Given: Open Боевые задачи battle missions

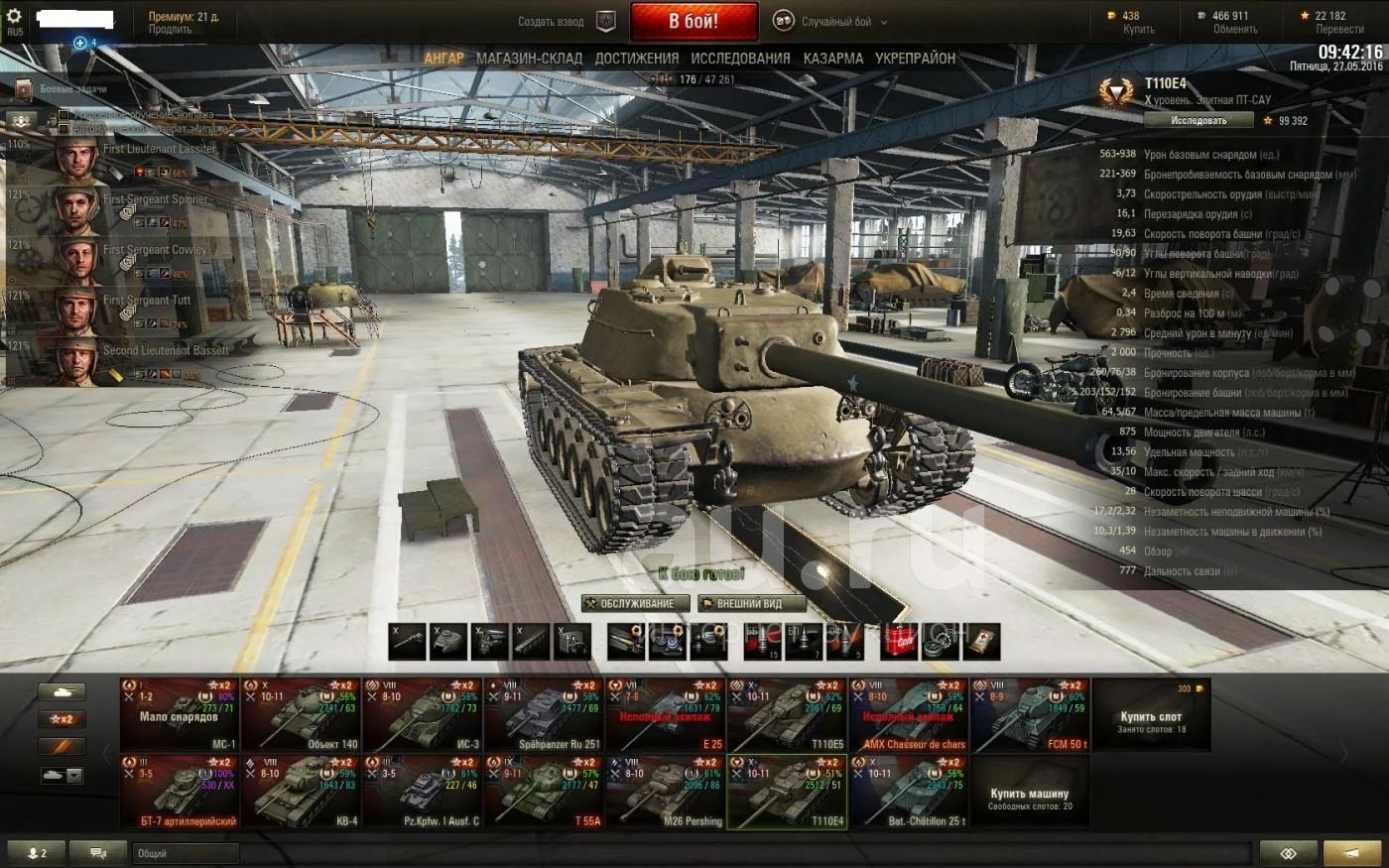Looking at the screenshot, I should coord(69,89).
